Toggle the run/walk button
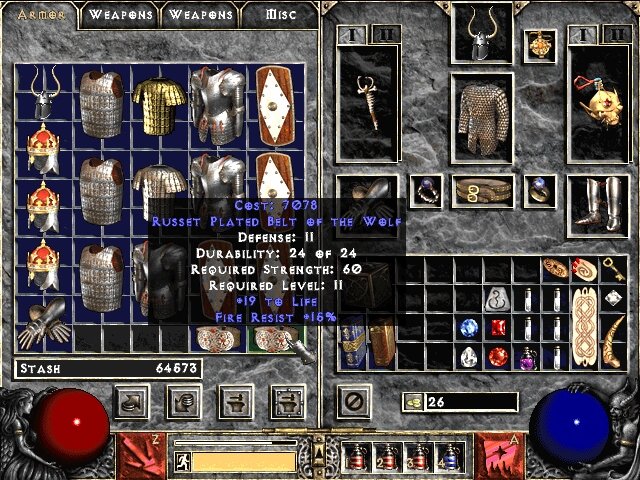 click(x=182, y=461)
